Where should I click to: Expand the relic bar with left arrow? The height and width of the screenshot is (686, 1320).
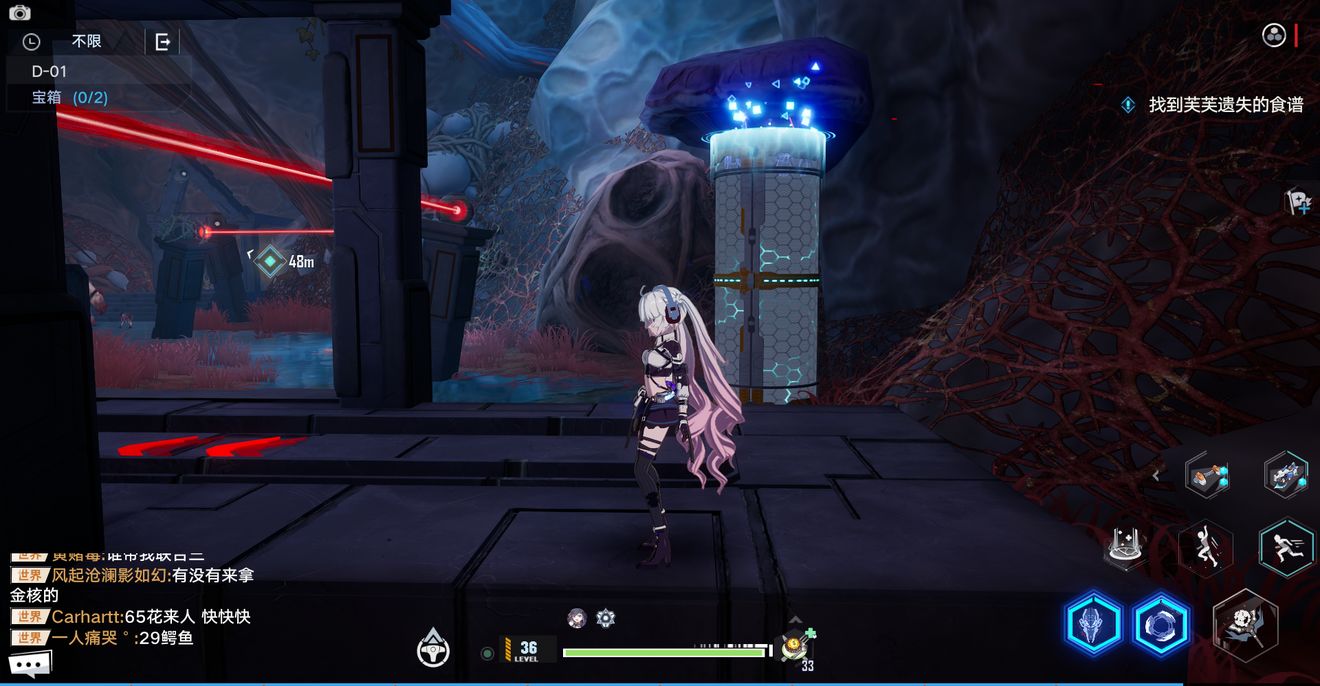click(x=1156, y=476)
